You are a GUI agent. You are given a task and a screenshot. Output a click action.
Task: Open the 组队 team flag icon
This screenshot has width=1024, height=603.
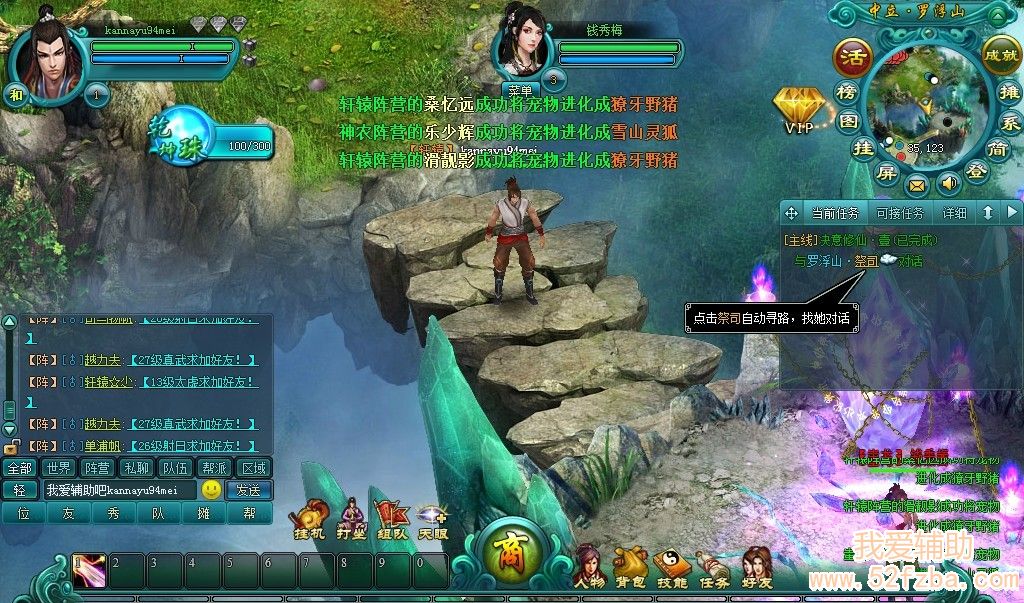(391, 518)
